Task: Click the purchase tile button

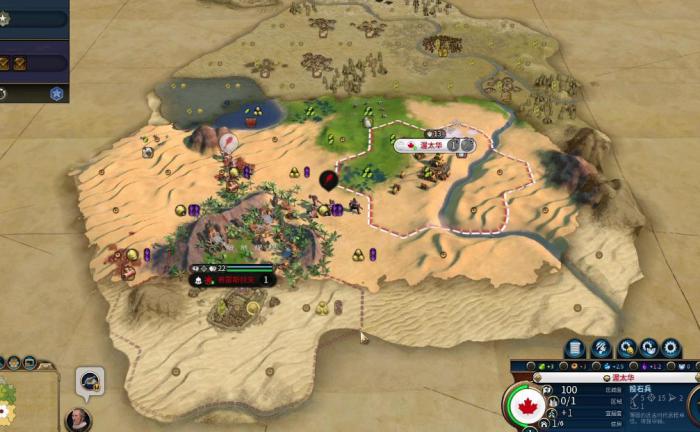Action: pos(601,348)
